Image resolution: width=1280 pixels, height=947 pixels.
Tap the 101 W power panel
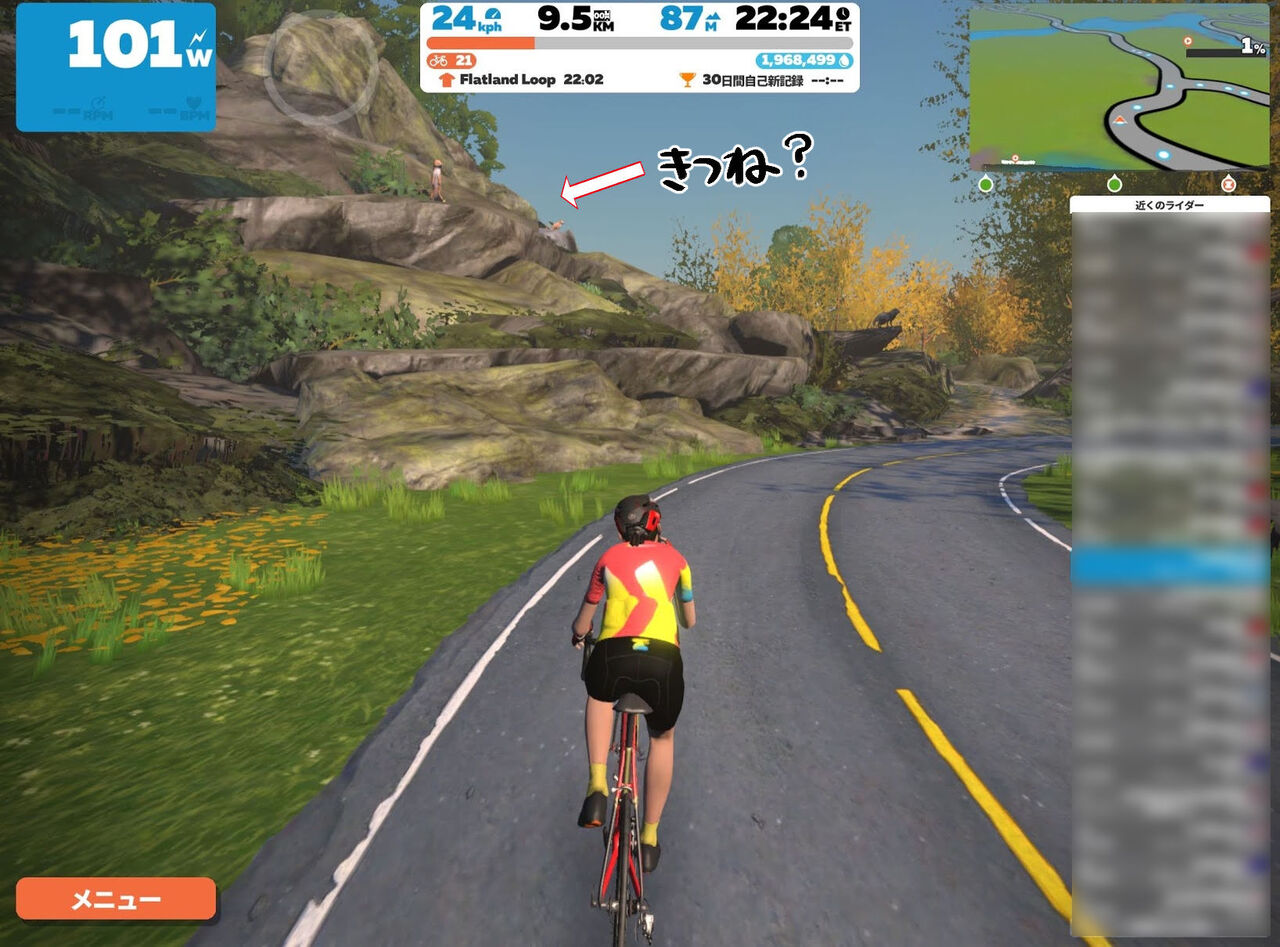[x=116, y=67]
